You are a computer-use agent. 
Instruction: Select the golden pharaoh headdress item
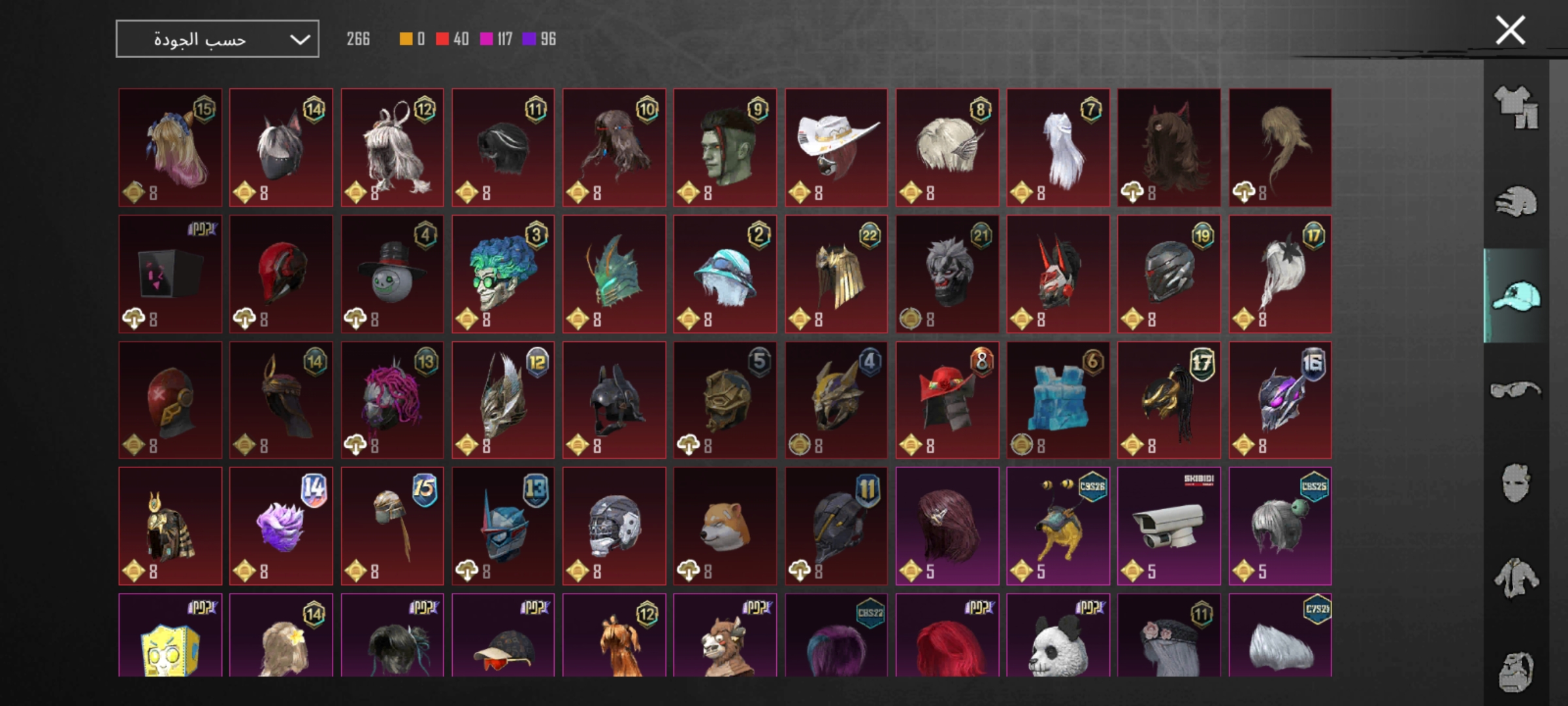pos(170,526)
